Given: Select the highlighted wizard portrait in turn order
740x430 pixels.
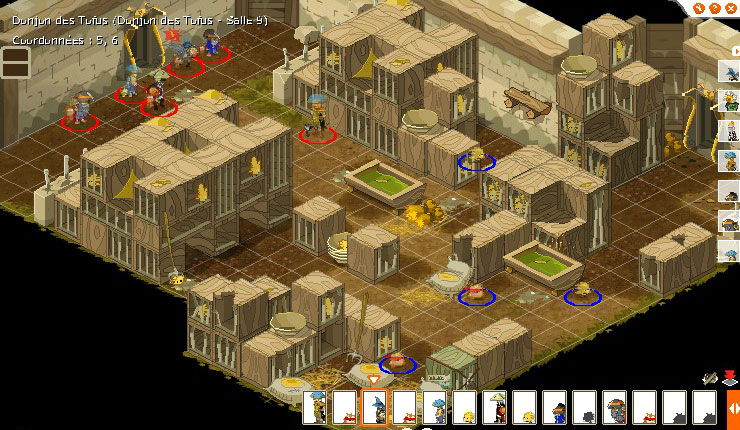Looking at the screenshot, I should point(374,407).
